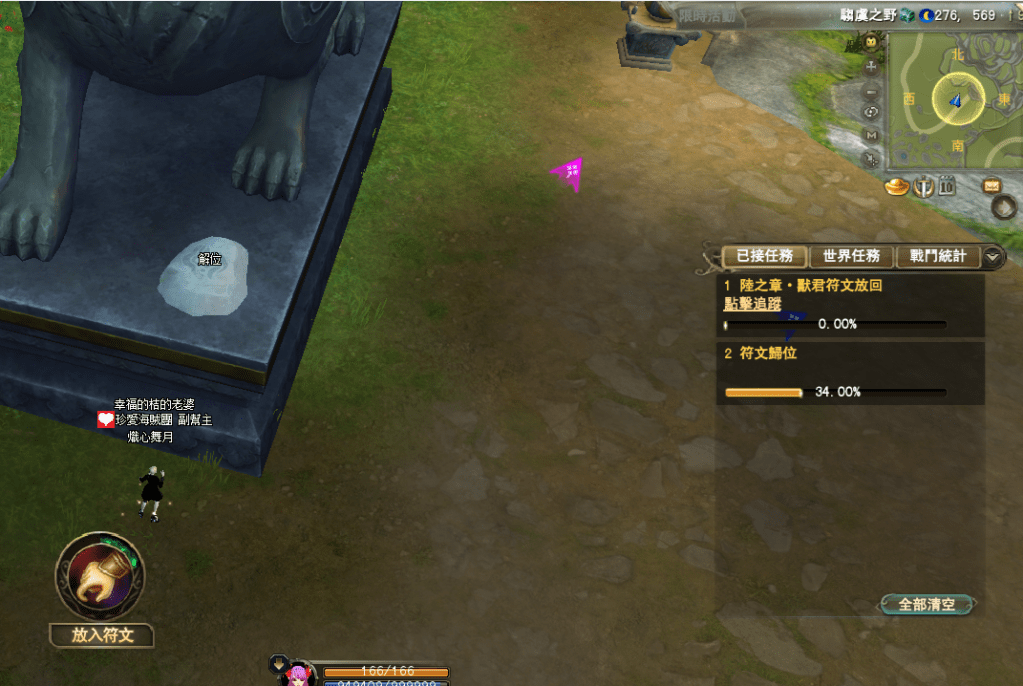Click the round arrow button under the mail icon
The image size is (1023, 686).
point(1003,207)
